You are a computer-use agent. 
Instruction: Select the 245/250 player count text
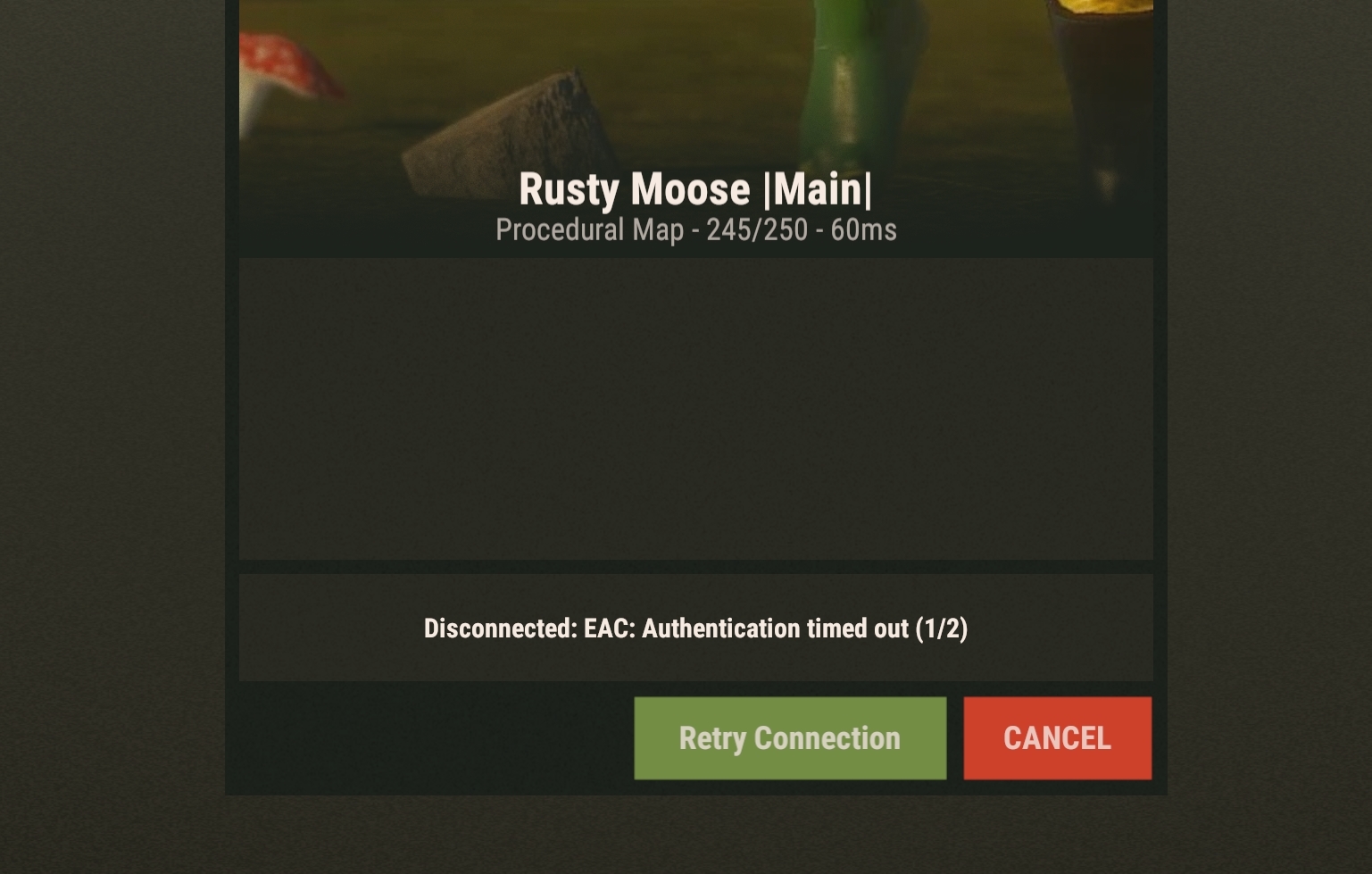748,230
